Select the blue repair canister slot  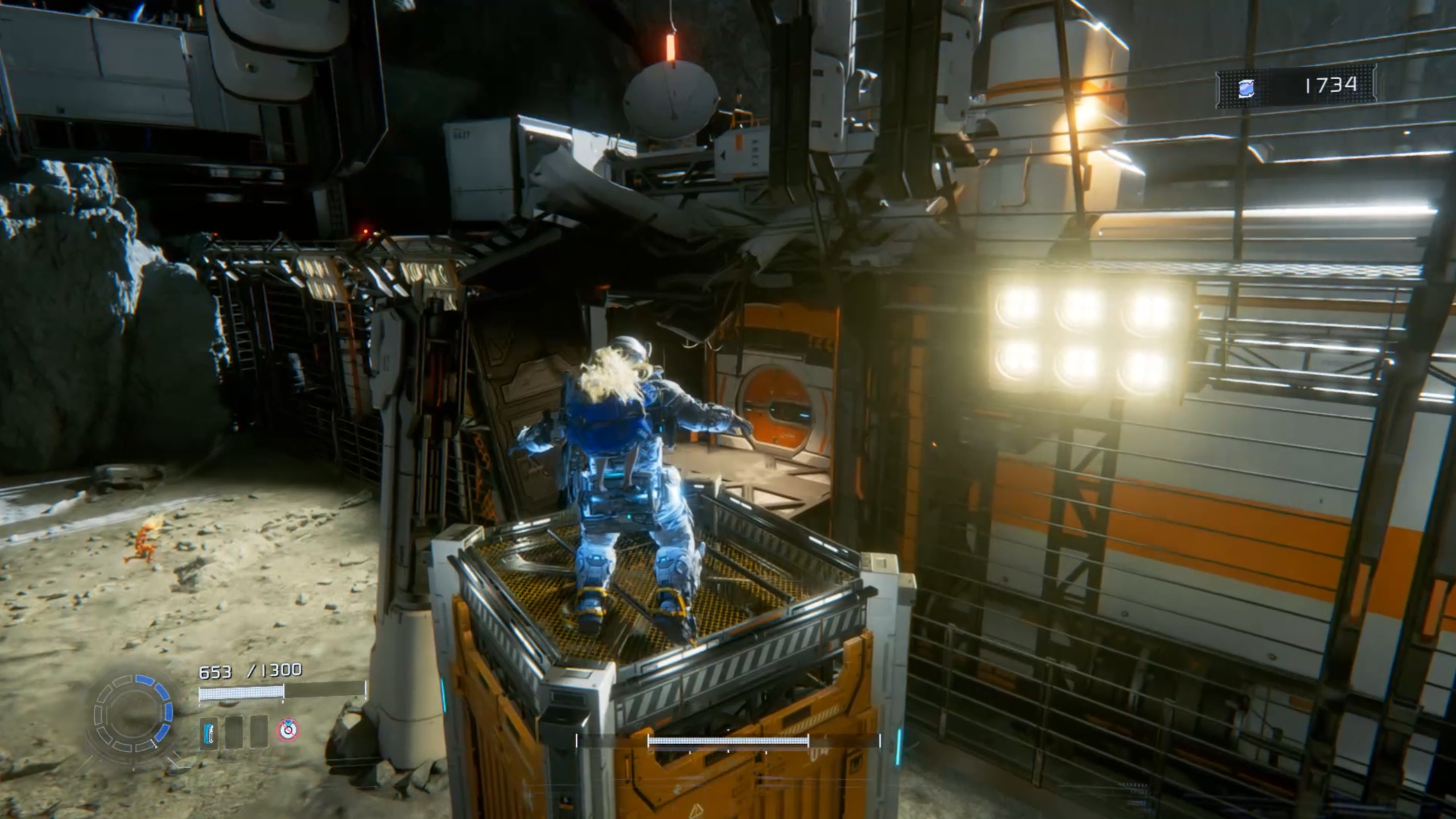tap(209, 732)
